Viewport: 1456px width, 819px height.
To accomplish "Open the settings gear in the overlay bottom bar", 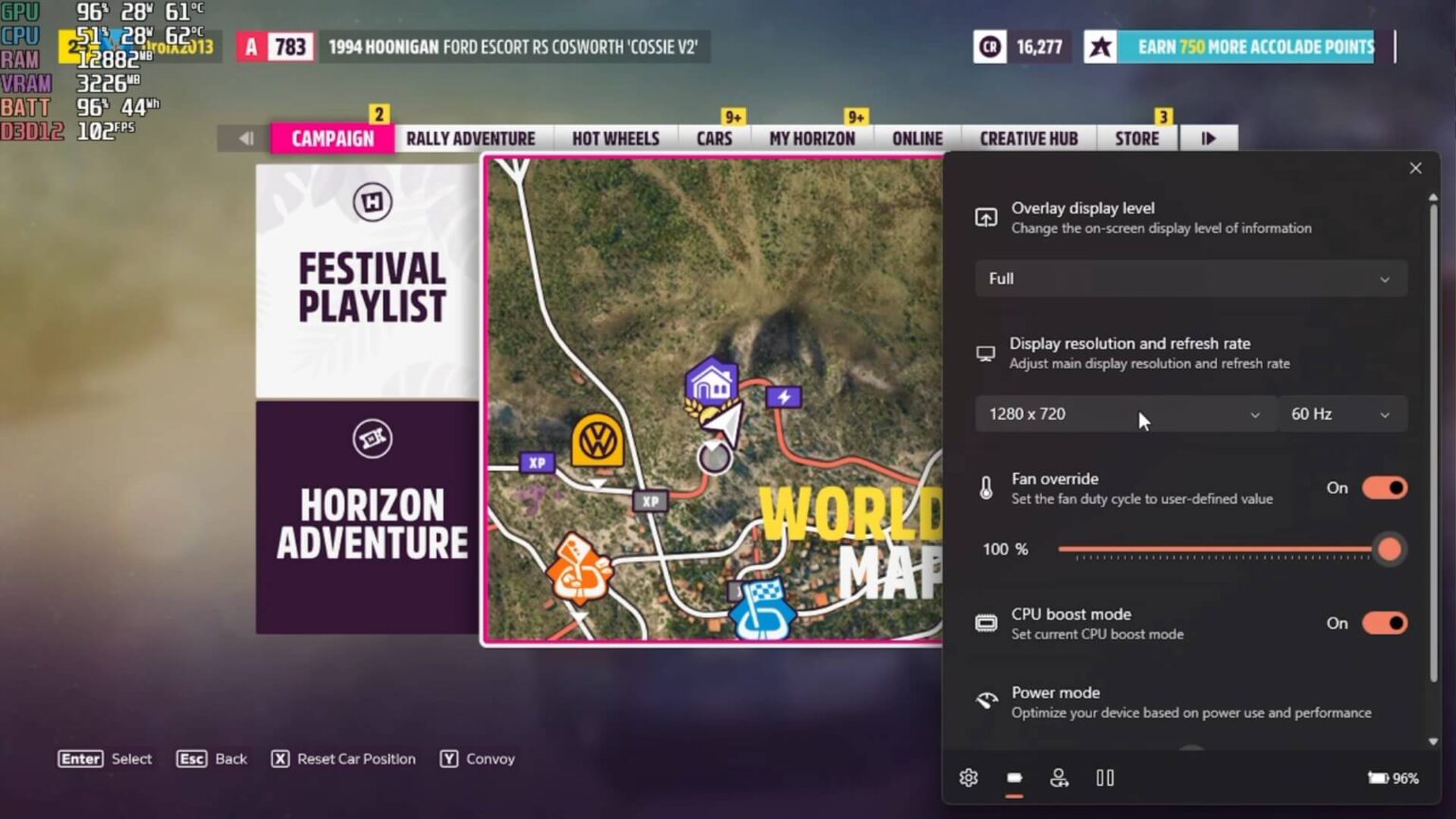I will click(x=968, y=777).
